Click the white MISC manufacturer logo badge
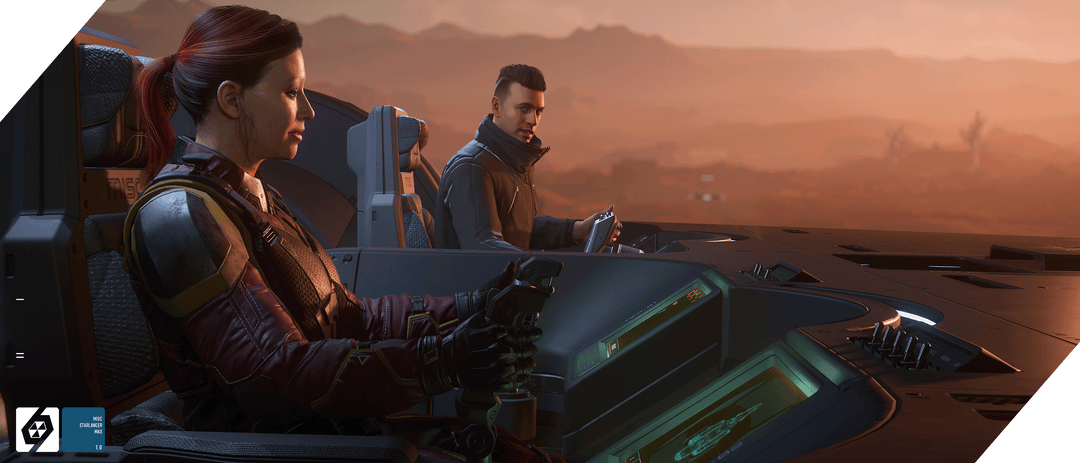Screen dimensions: 1080x463 pyautogui.click(x=37, y=429)
